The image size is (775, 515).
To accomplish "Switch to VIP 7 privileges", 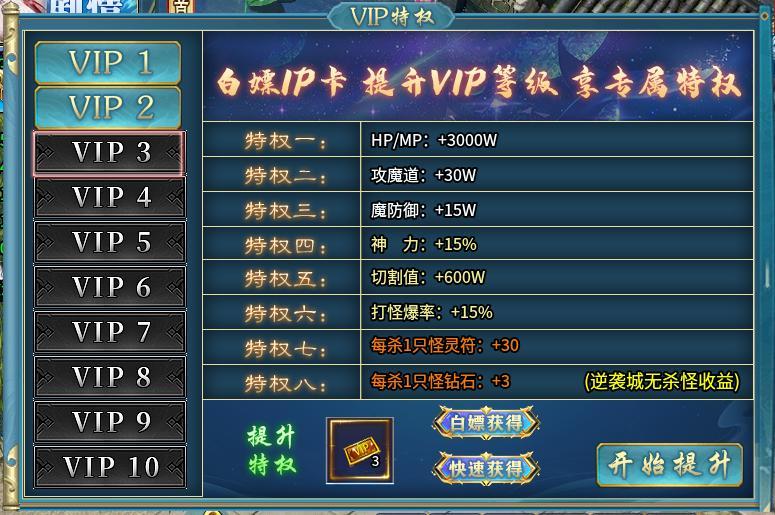I will (x=109, y=332).
